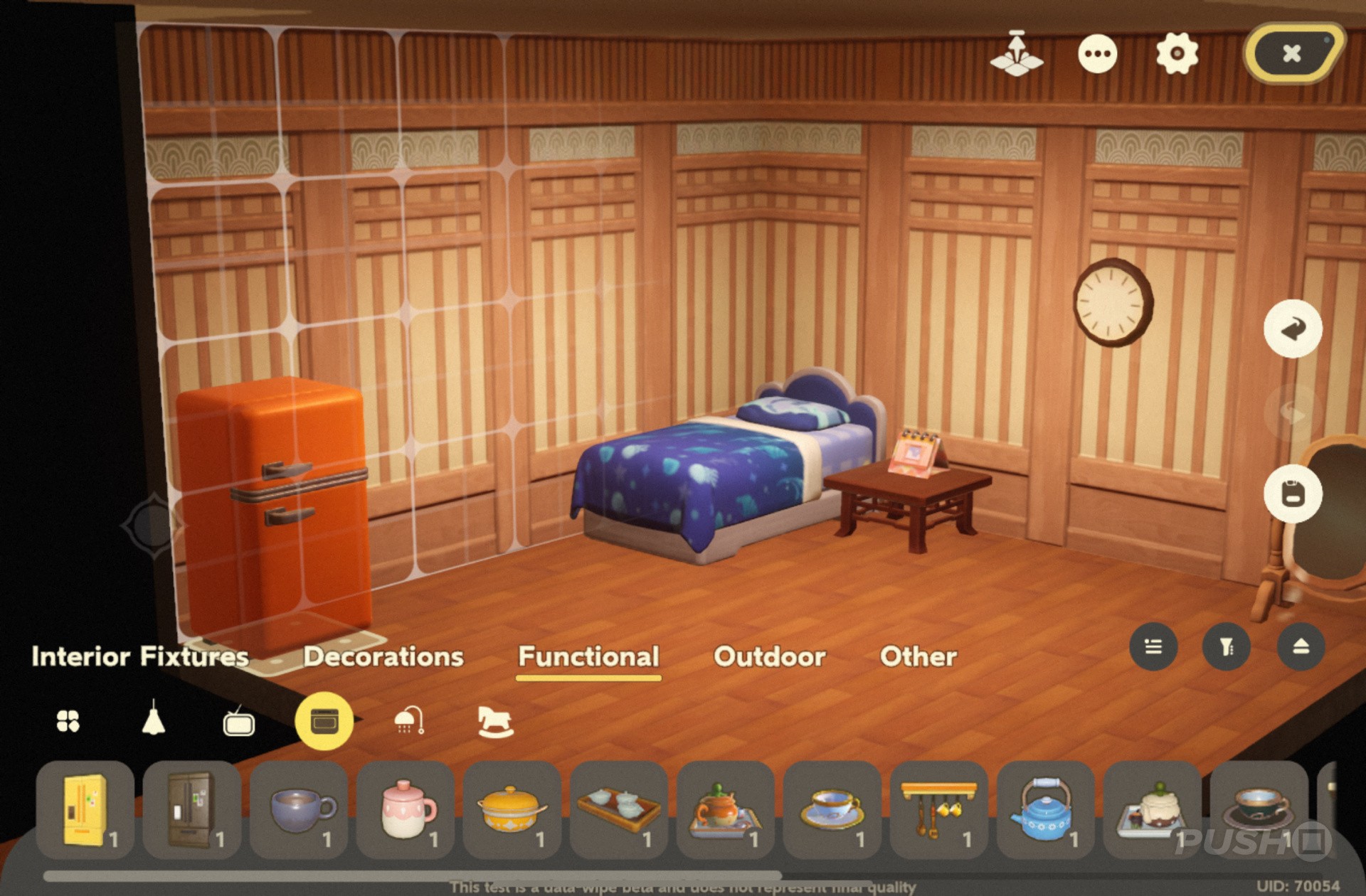Select the yellow cooking pot item
1366x896 pixels.
click(x=512, y=810)
